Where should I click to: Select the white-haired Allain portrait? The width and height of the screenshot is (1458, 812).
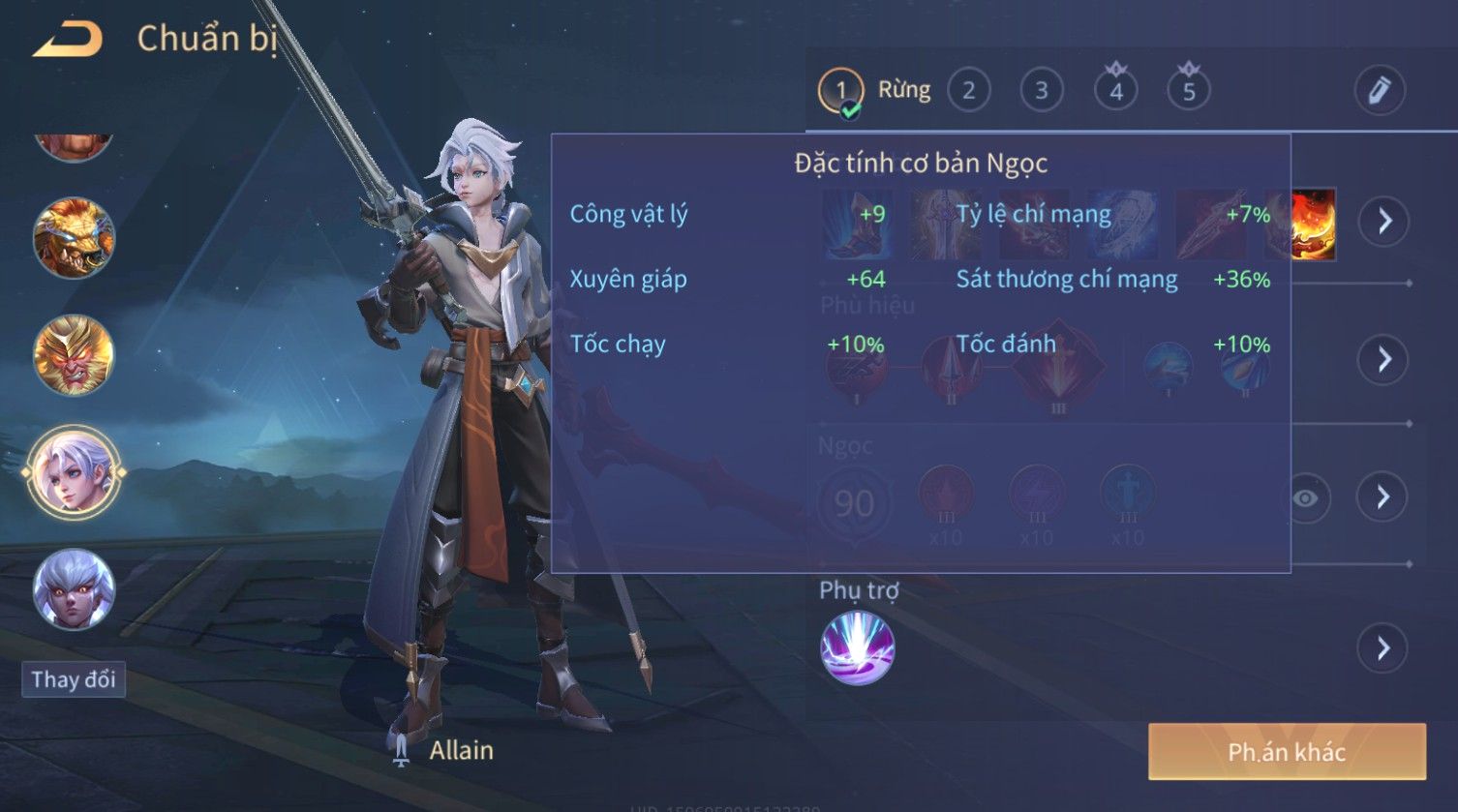tap(74, 473)
